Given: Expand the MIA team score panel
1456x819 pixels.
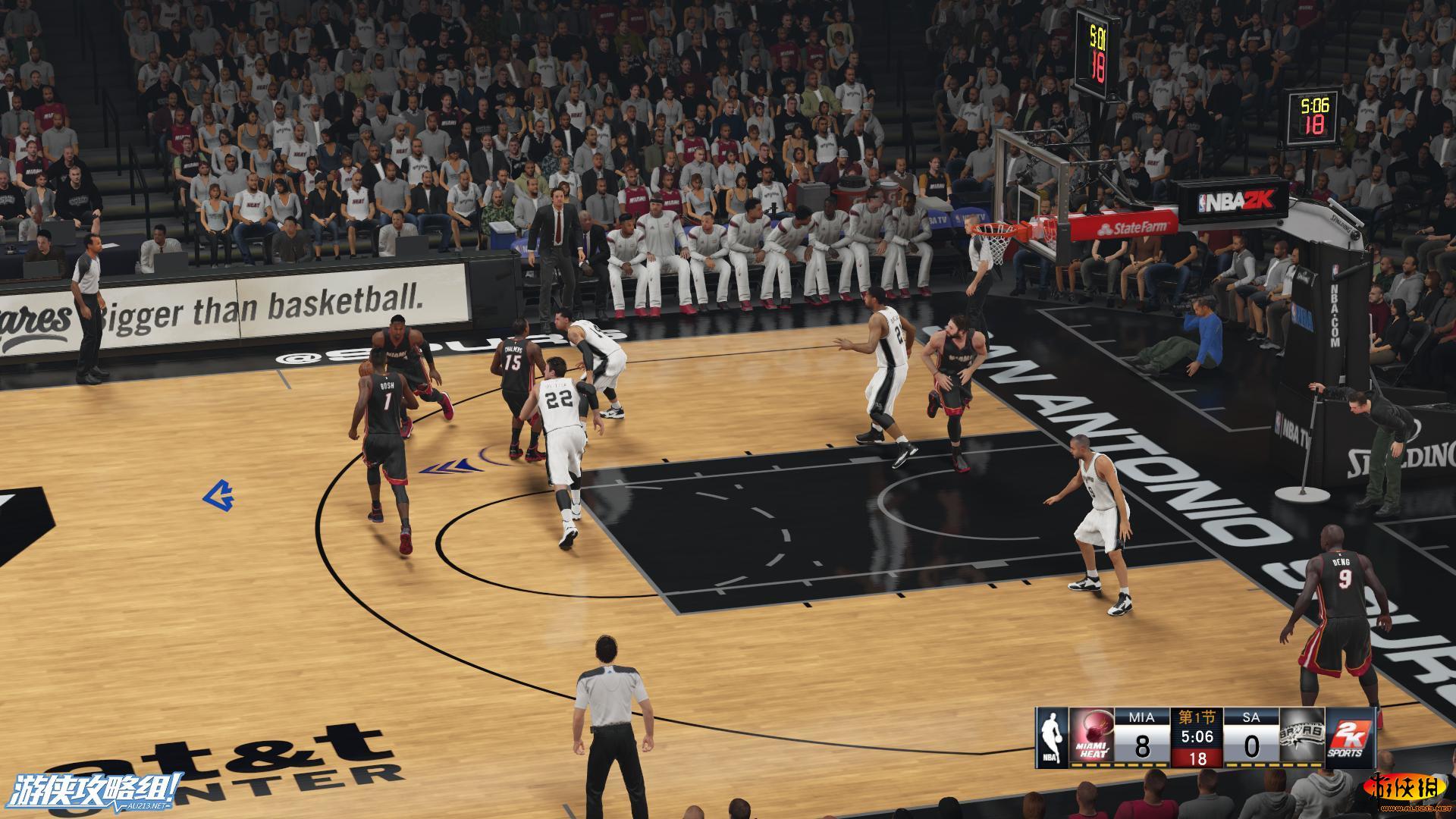Looking at the screenshot, I should pyautogui.click(x=1142, y=747).
